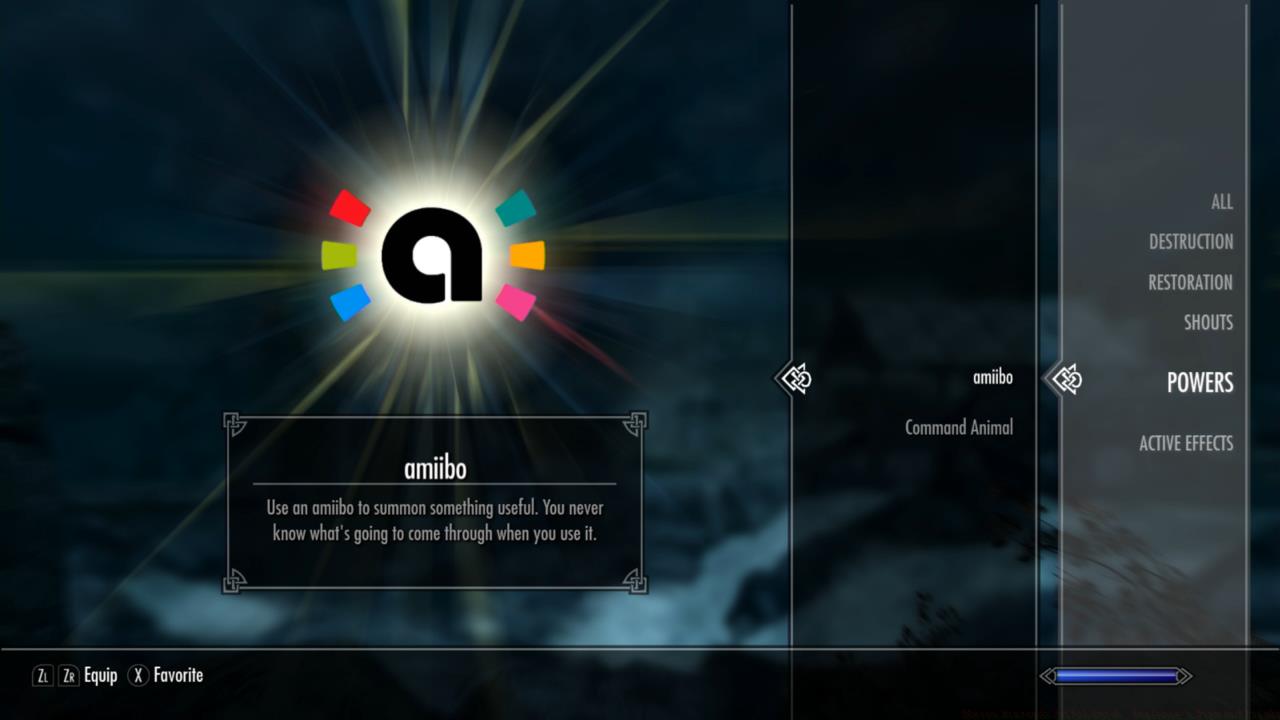Select the RESTORATION category
1280x720 pixels.
point(1190,282)
